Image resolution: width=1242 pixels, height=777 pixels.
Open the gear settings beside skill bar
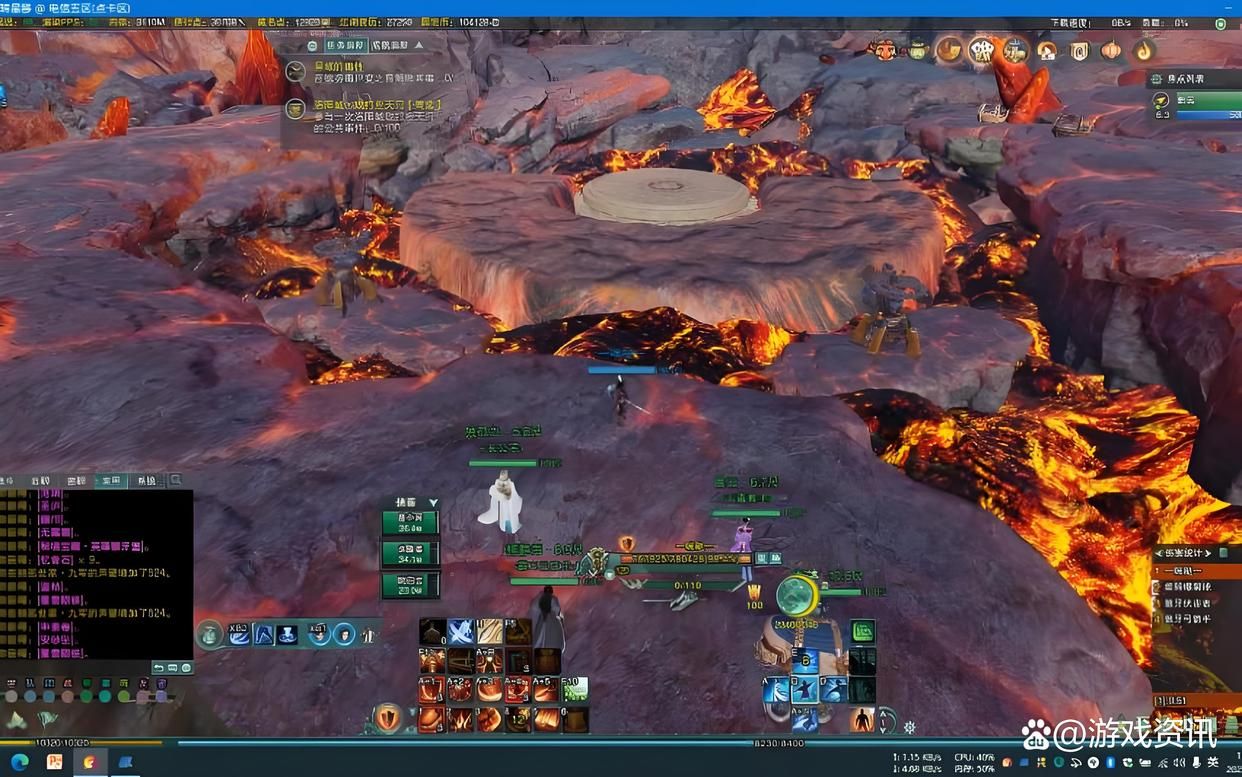pos(909,727)
